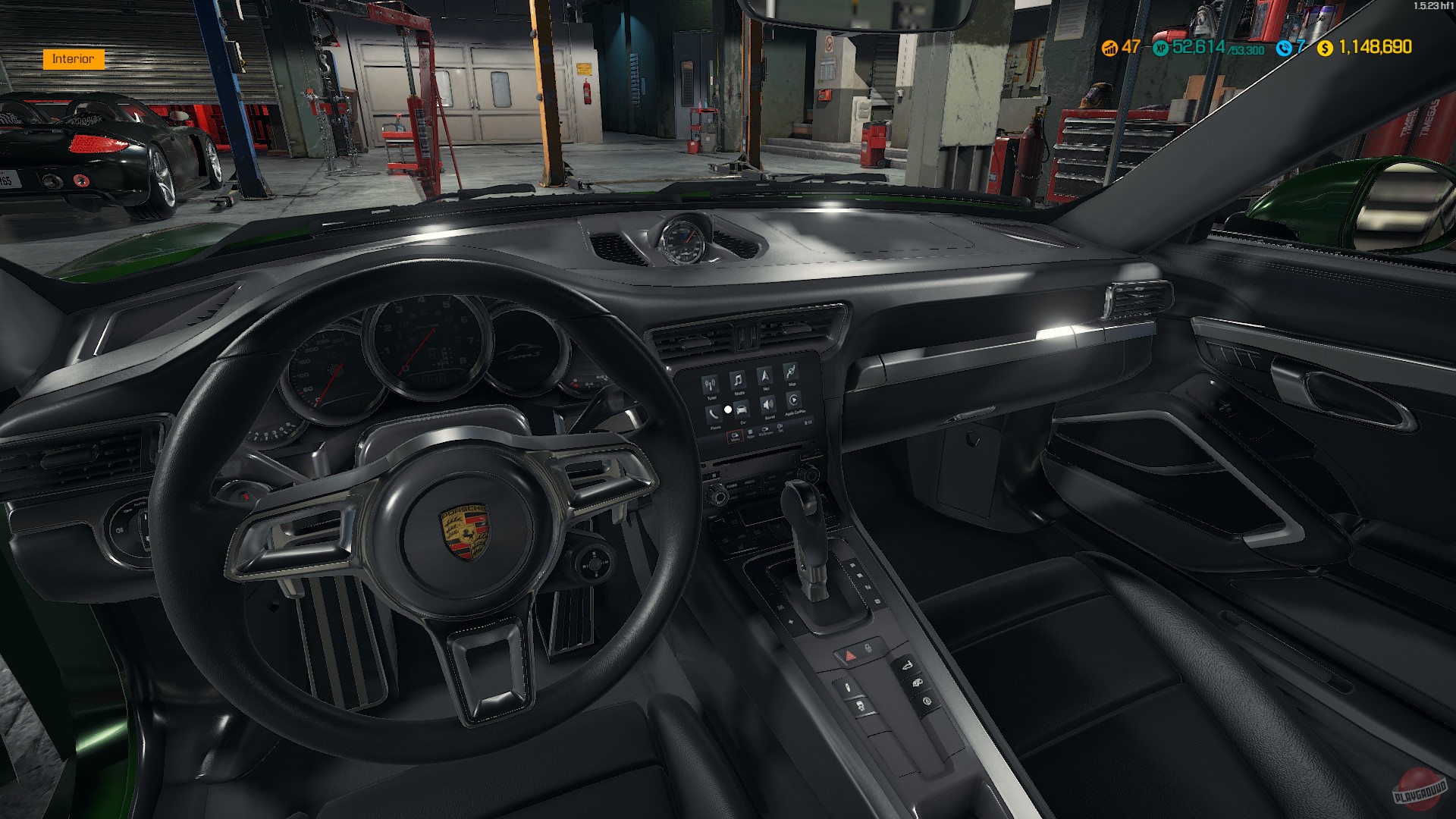Click MirrorScreen on the infotainment bar
Image resolution: width=1456 pixels, height=819 pixels.
click(765, 431)
